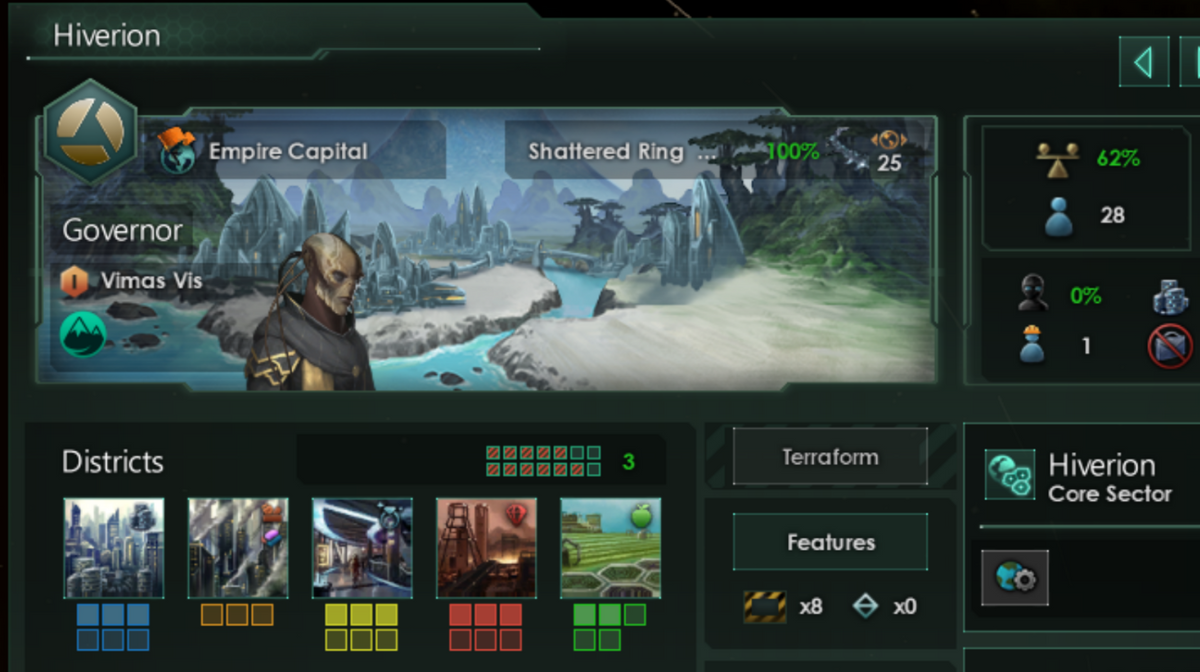Show planetary Features

click(x=830, y=542)
